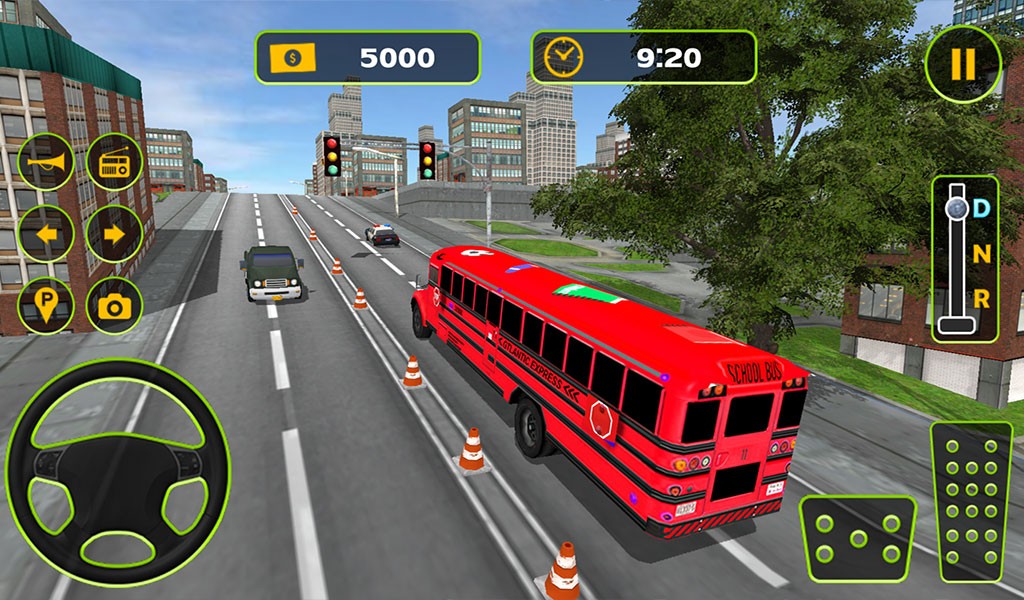Shift gear to R (Reverse)

(x=981, y=298)
